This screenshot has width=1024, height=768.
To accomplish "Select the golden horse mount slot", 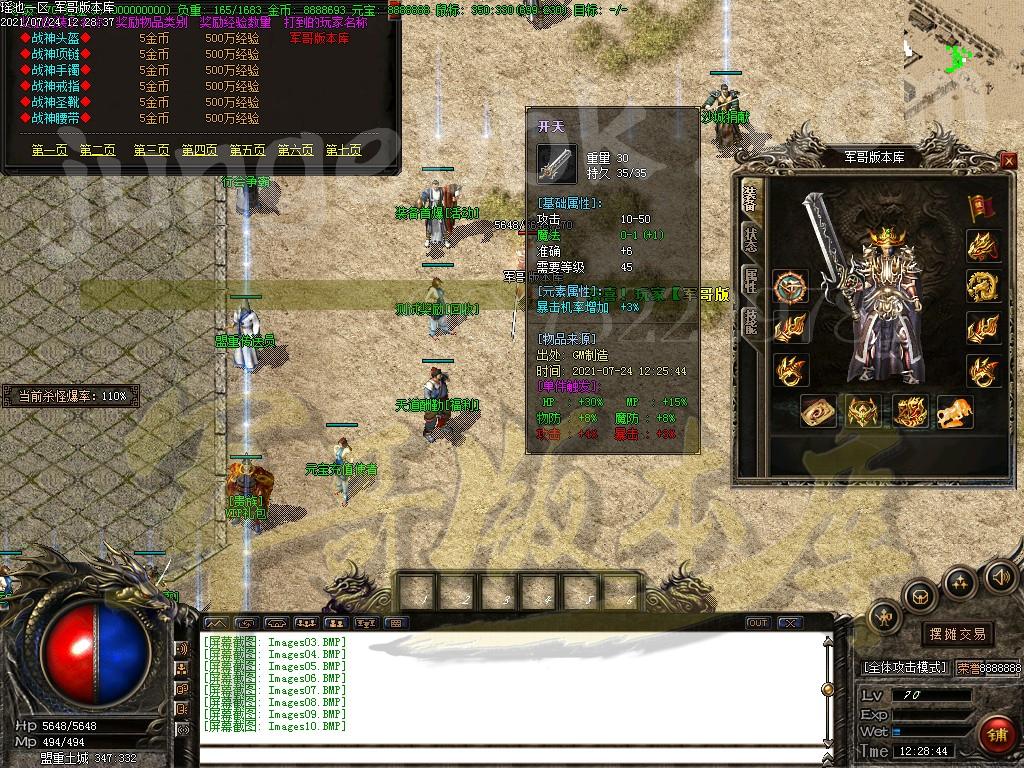I will 955,411.
